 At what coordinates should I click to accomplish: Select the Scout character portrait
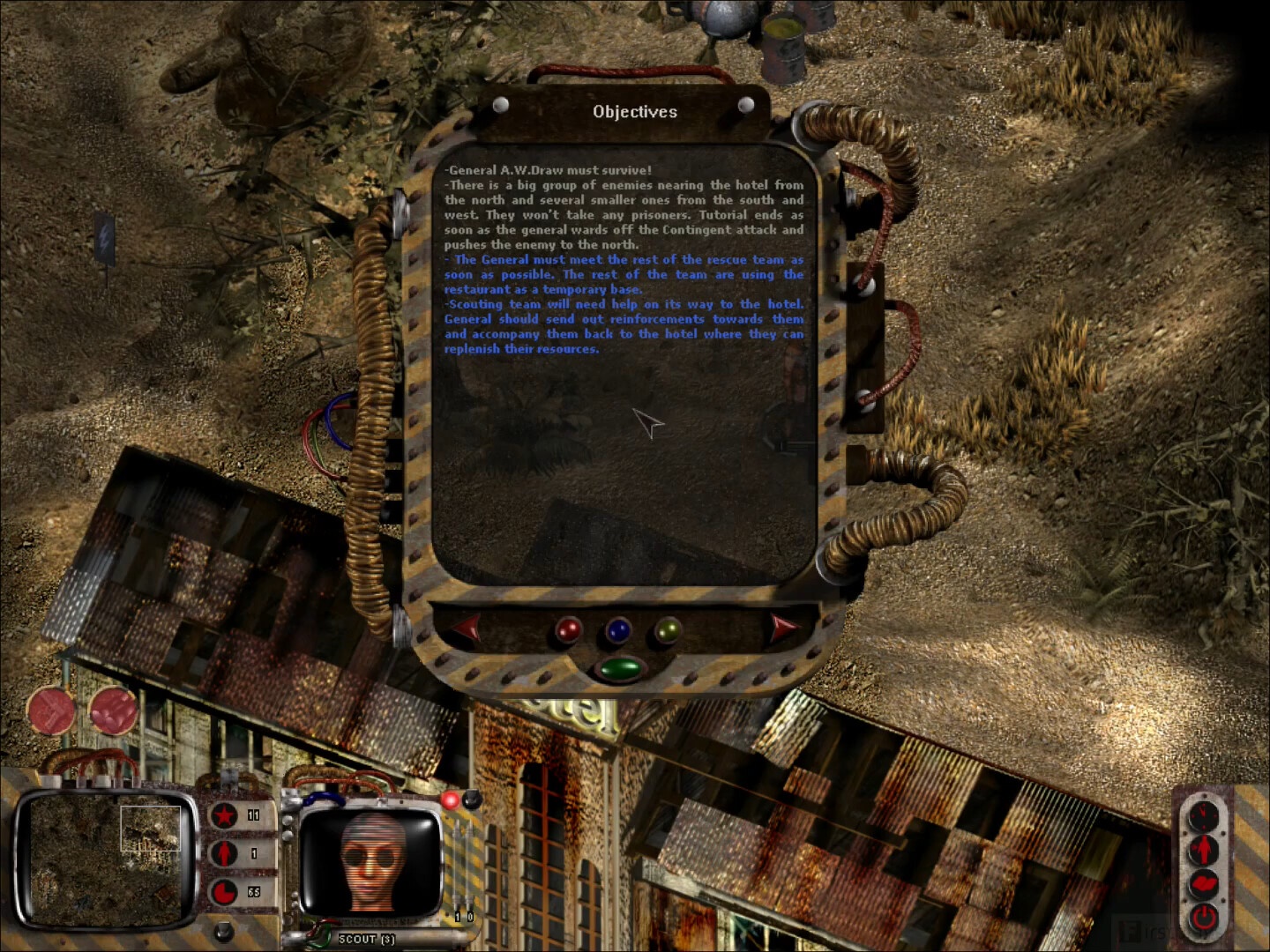[x=372, y=861]
